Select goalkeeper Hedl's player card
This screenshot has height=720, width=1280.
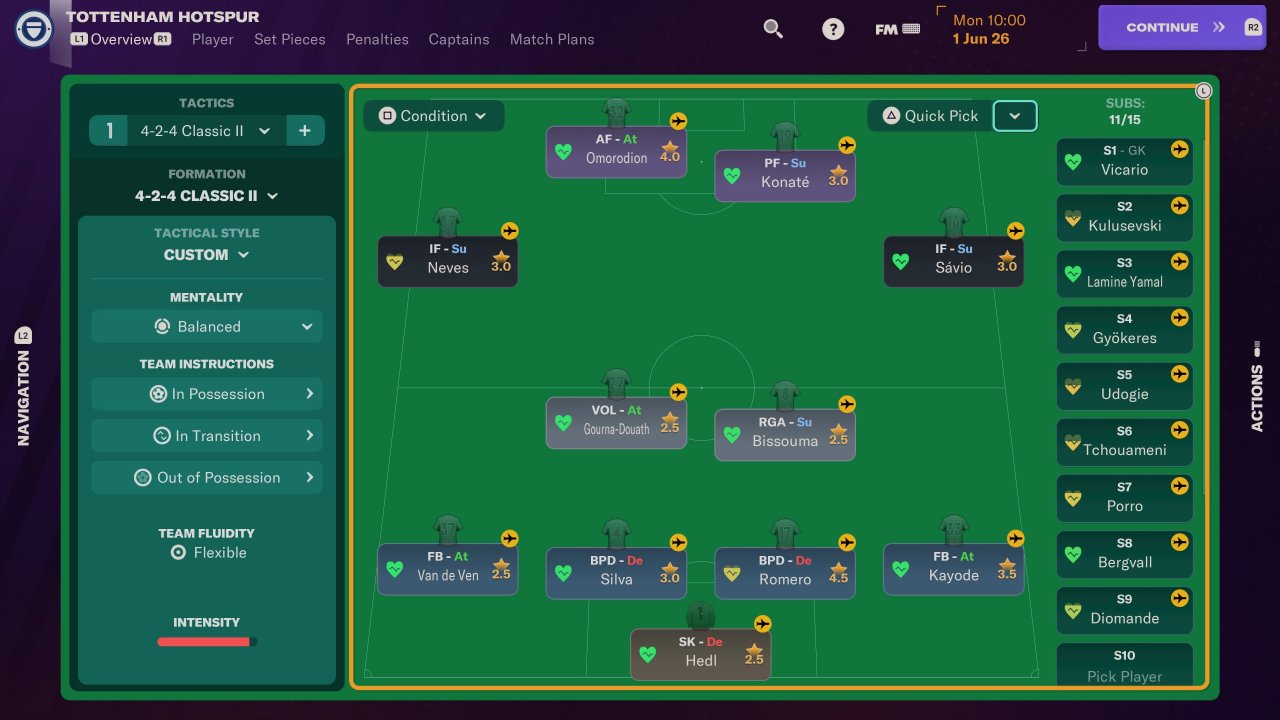coord(700,653)
